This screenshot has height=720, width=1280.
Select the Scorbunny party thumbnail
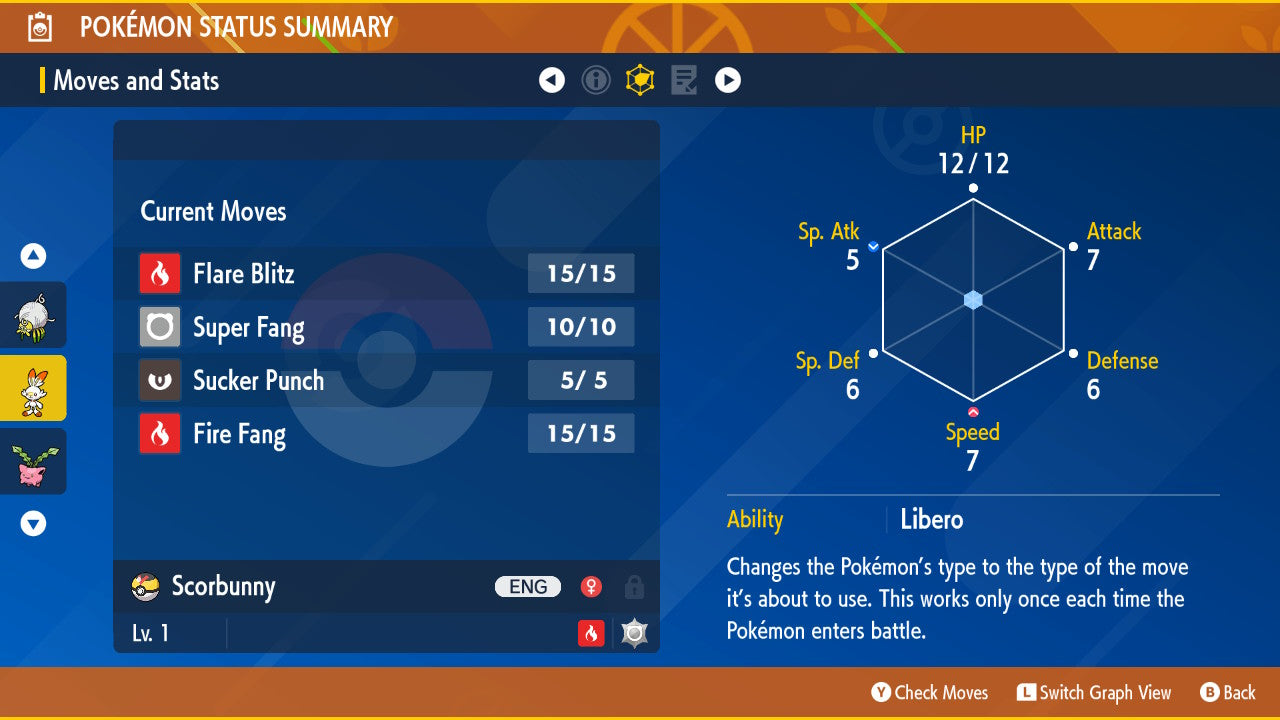pyautogui.click(x=32, y=388)
